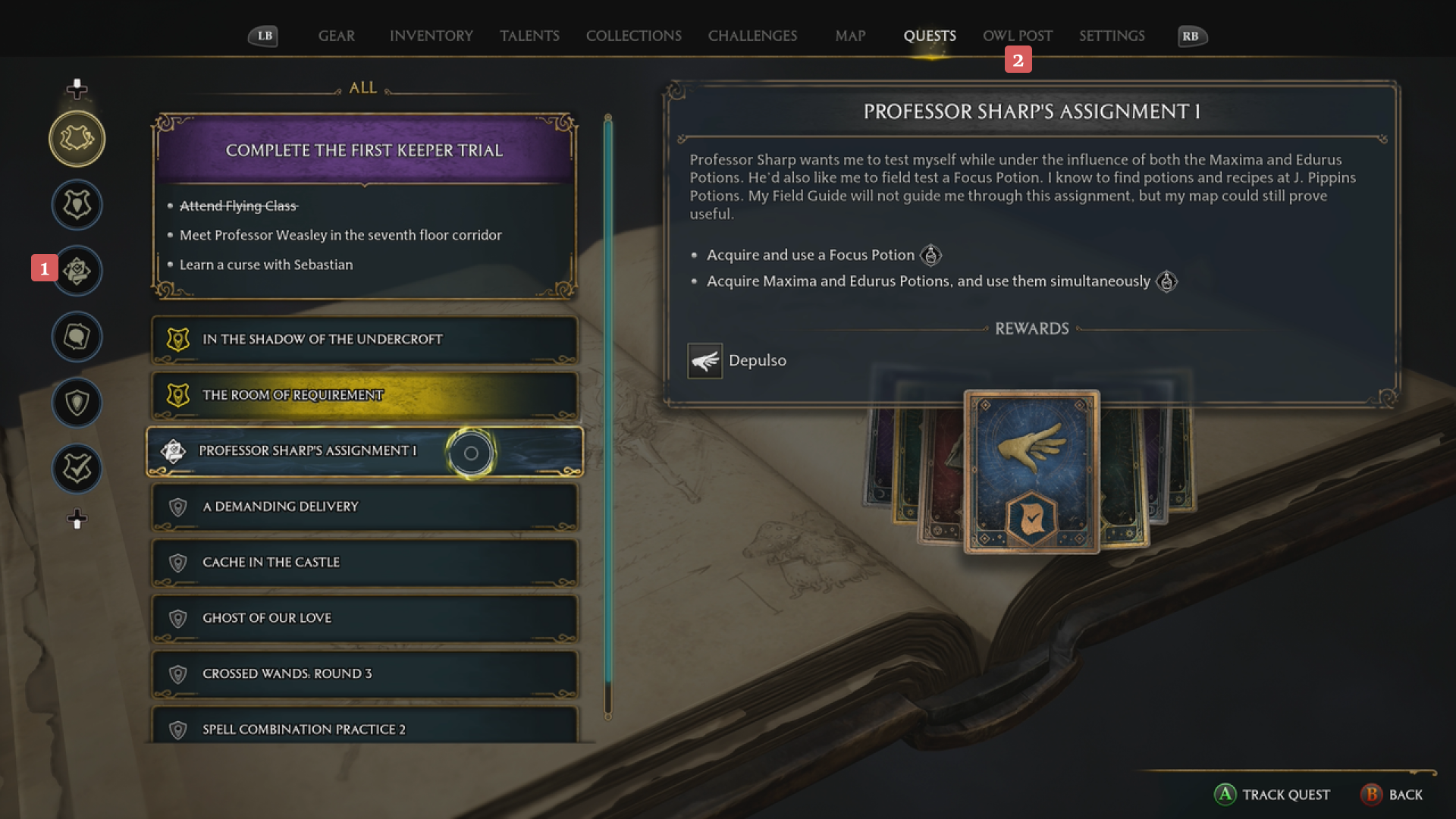The image size is (1456, 819).
Task: Click the Depulso spell reward icon
Action: coord(704,361)
